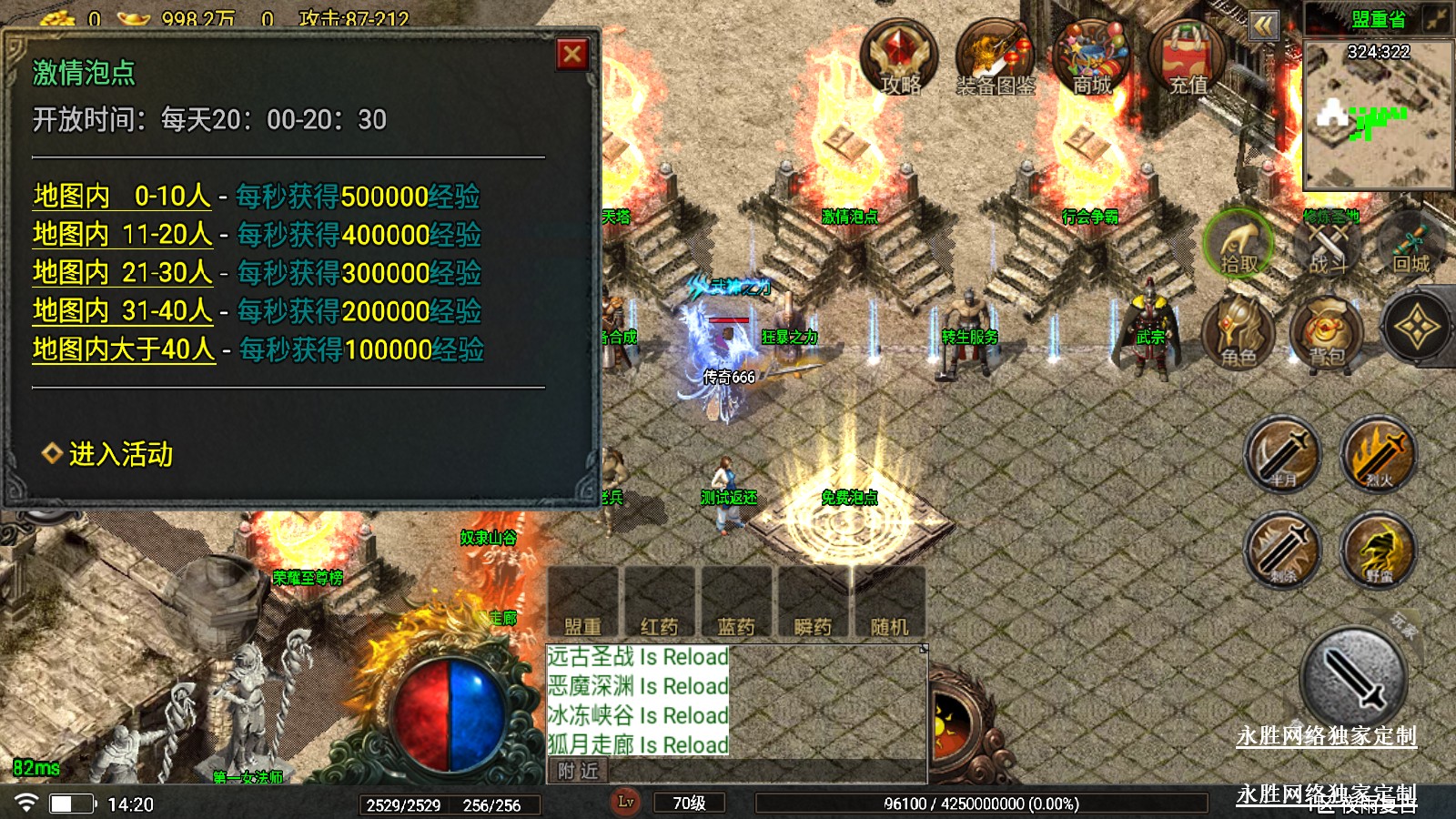Tap the 拾取 pickup button
The image size is (1456, 819).
pos(1239,245)
